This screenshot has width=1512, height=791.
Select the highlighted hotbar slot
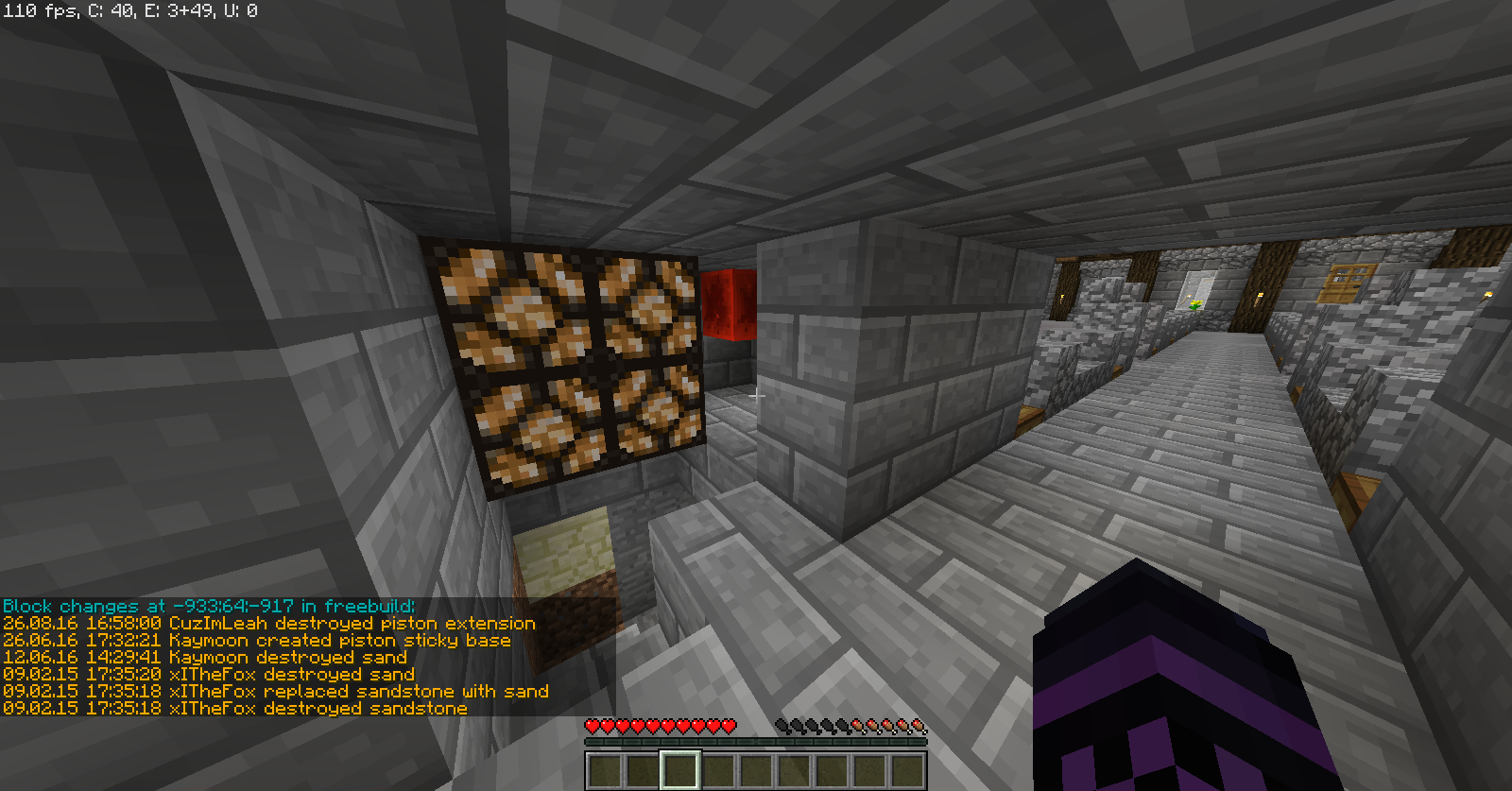point(680,769)
